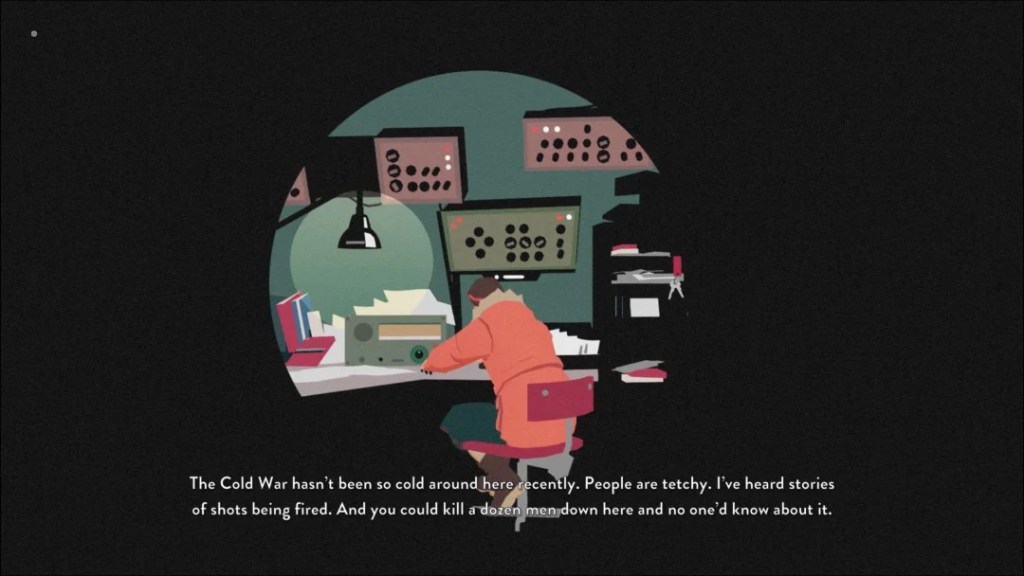Click the small grey dot menu indicator
Screen dimensions: 1024x576
[x=34, y=34]
